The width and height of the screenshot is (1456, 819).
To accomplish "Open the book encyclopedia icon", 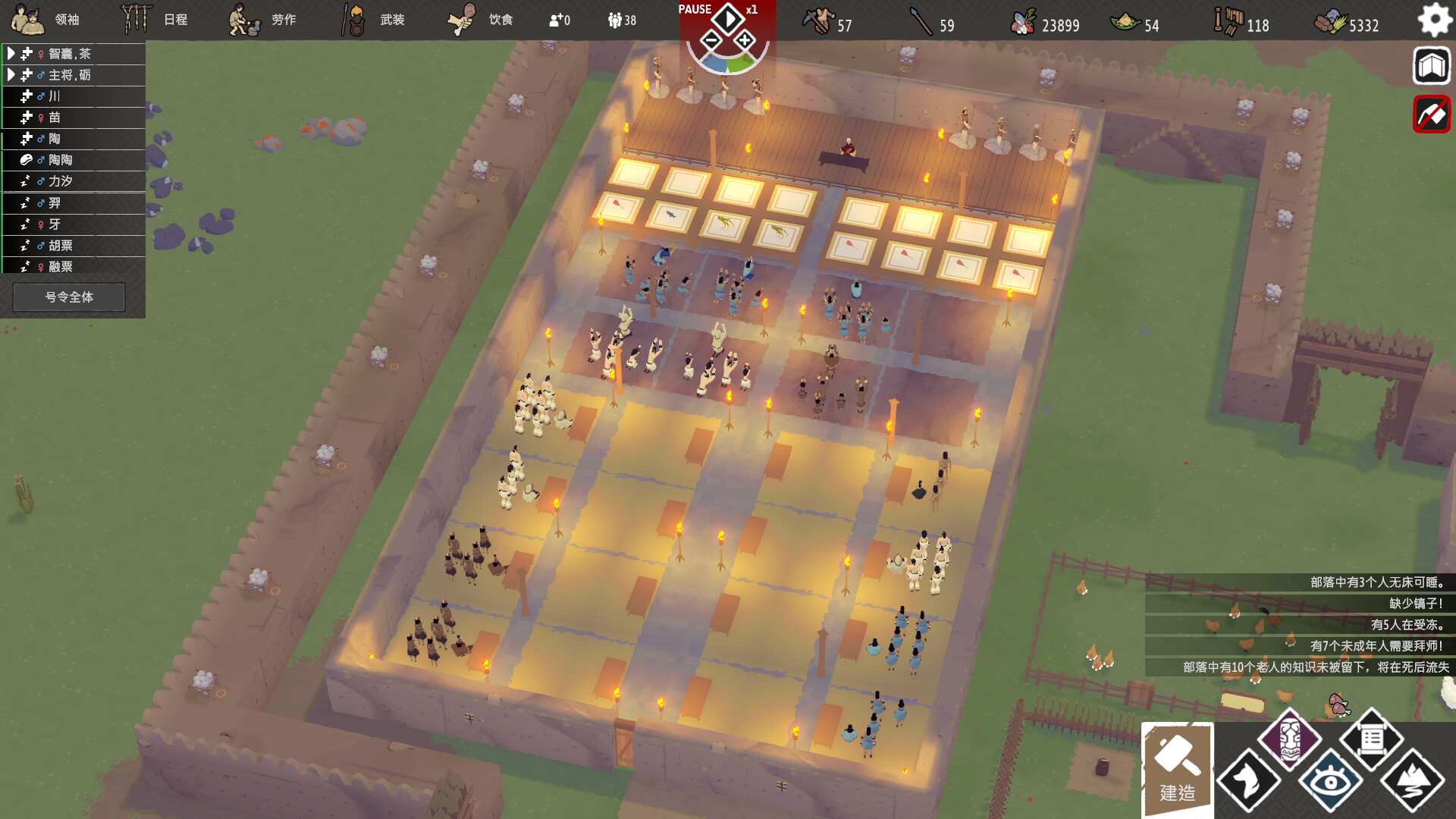I will pyautogui.click(x=1431, y=66).
